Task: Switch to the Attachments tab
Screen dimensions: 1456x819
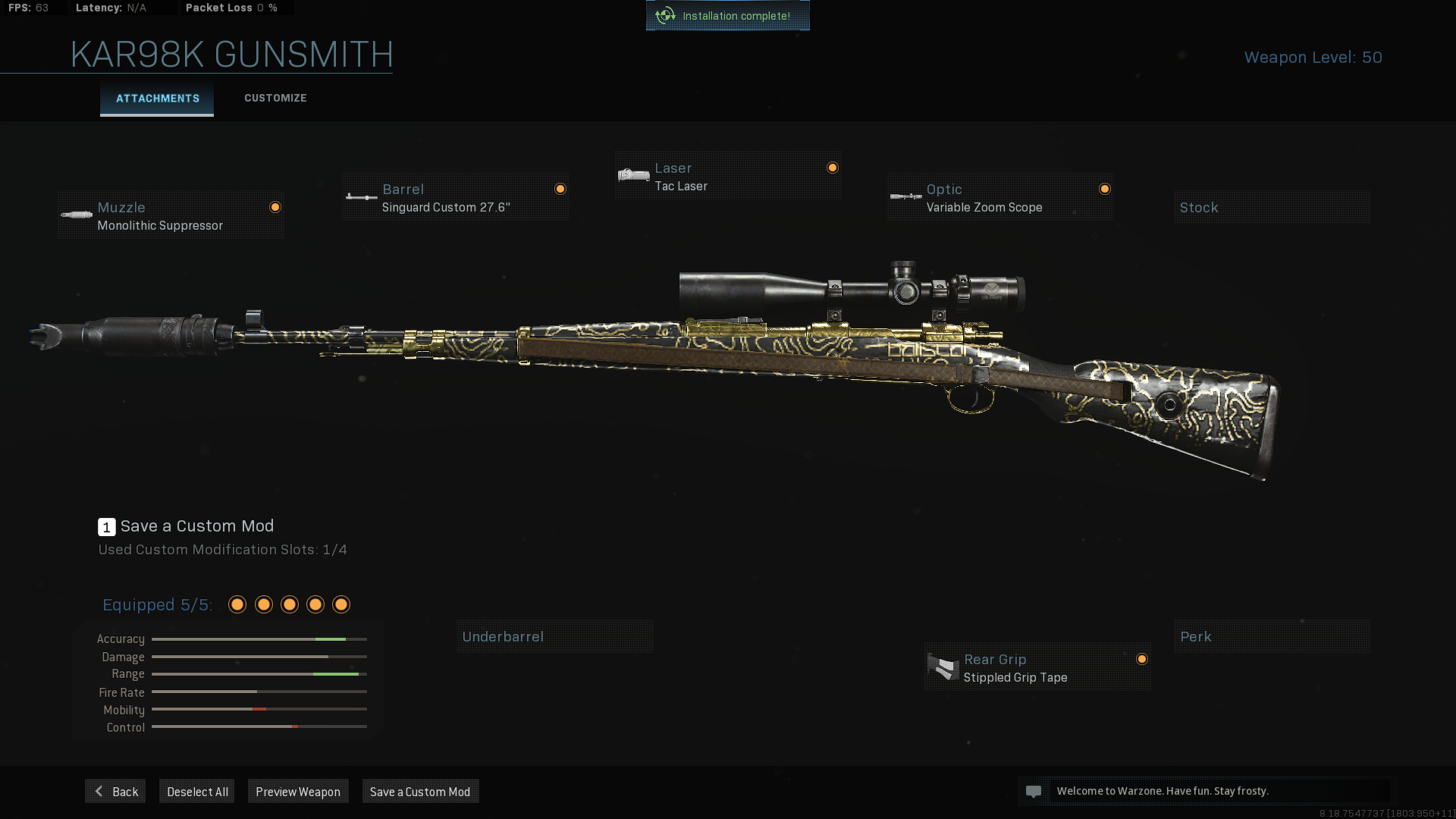Action: [x=157, y=99]
